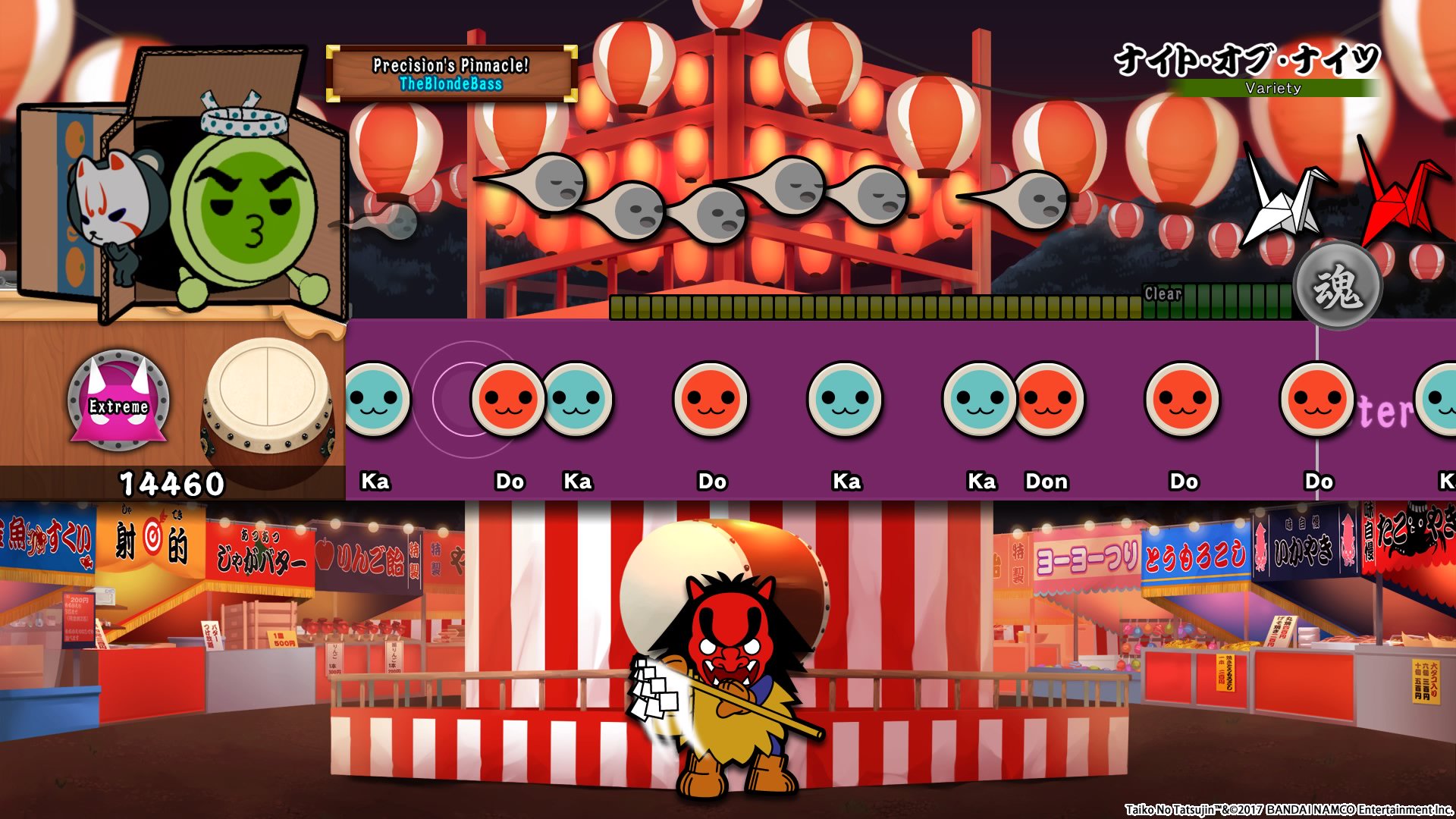1456x819 pixels.
Task: Select the Clear marker on the gauge
Action: pyautogui.click(x=1163, y=292)
